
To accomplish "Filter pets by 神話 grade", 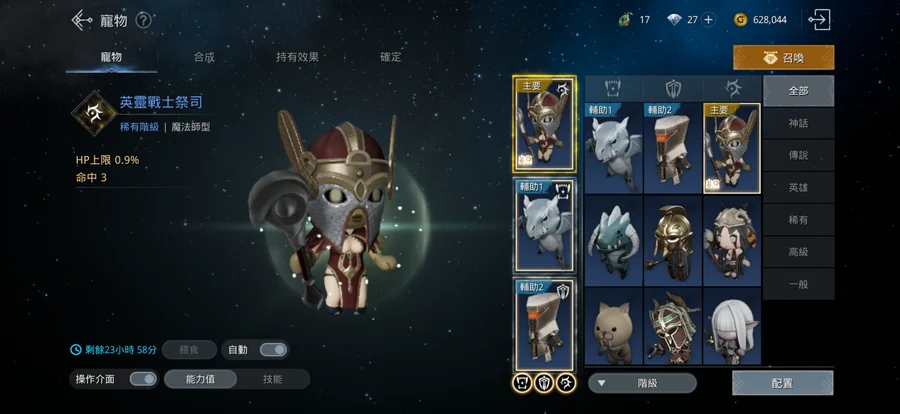I will tap(797, 123).
